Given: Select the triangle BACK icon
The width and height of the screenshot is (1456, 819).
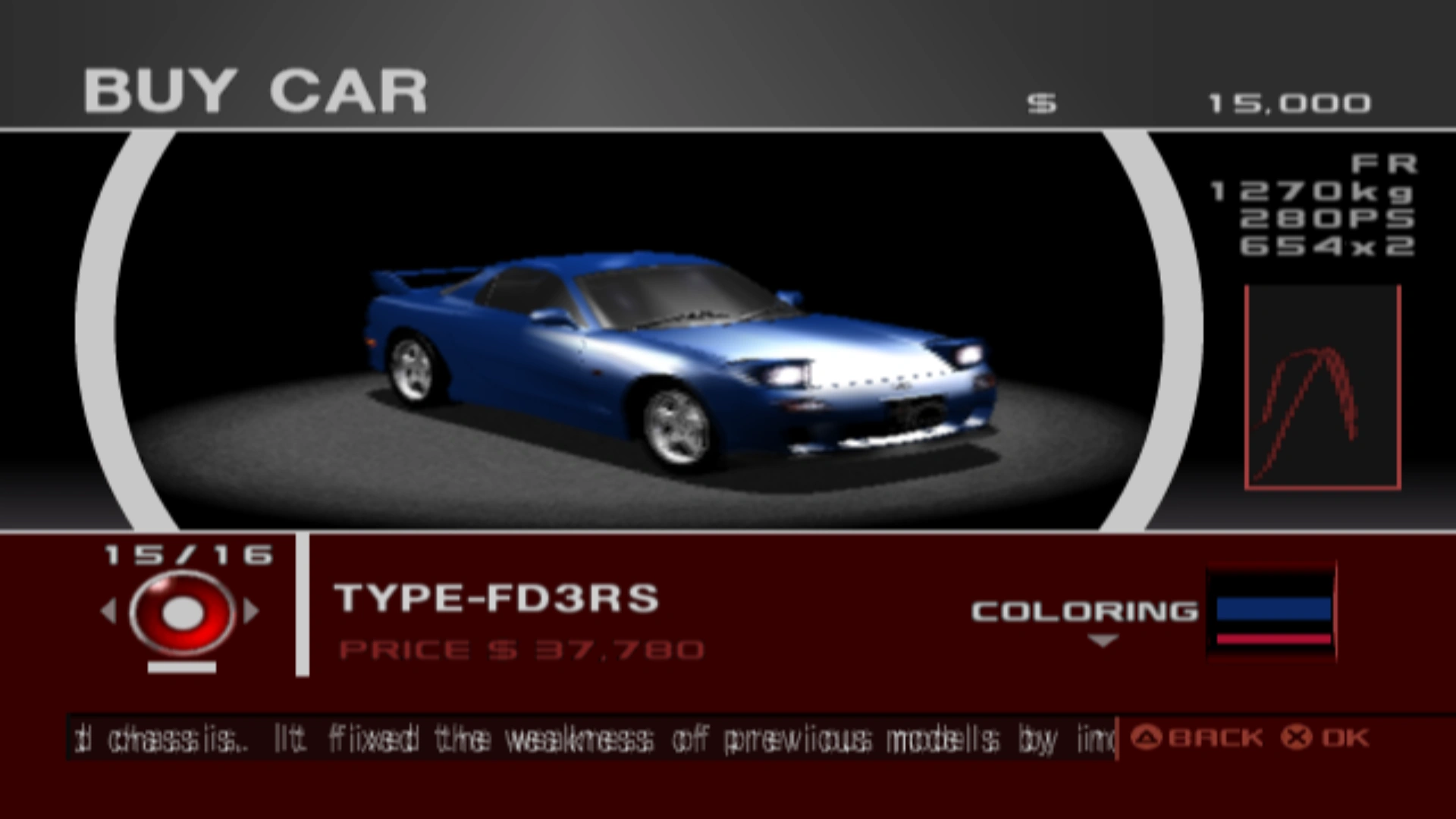Looking at the screenshot, I should tap(1145, 736).
